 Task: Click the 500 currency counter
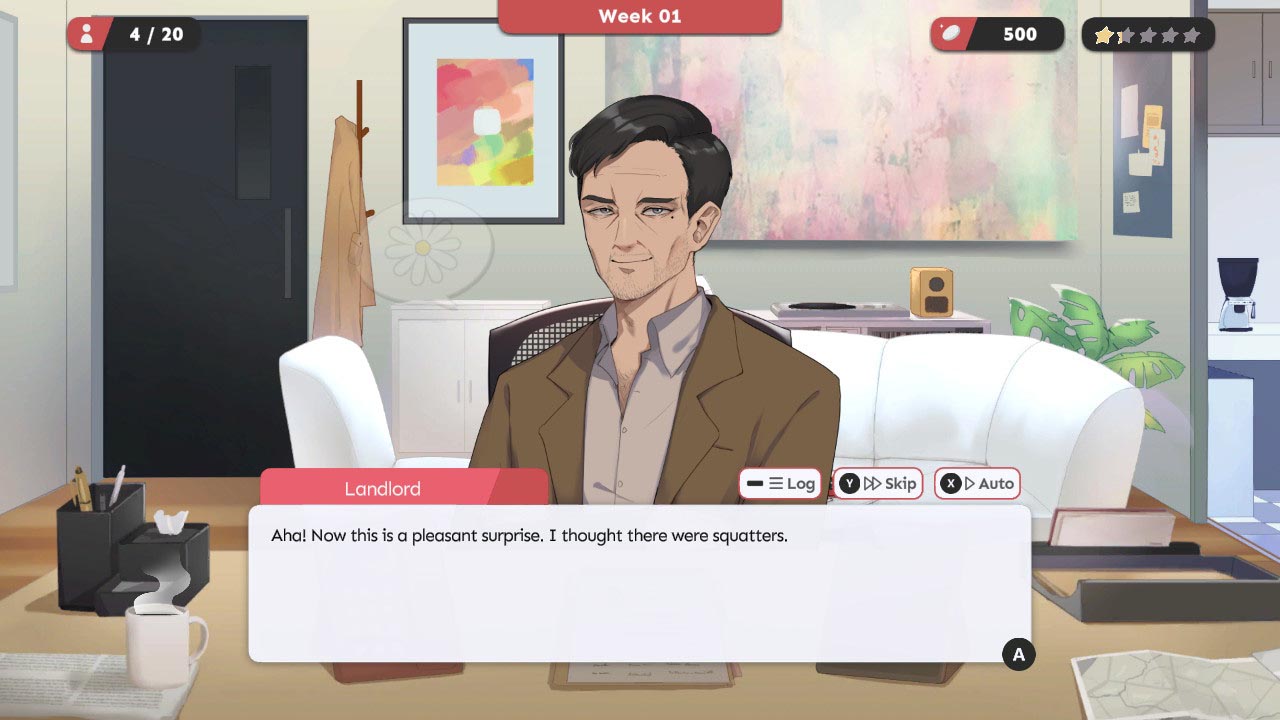click(1018, 33)
